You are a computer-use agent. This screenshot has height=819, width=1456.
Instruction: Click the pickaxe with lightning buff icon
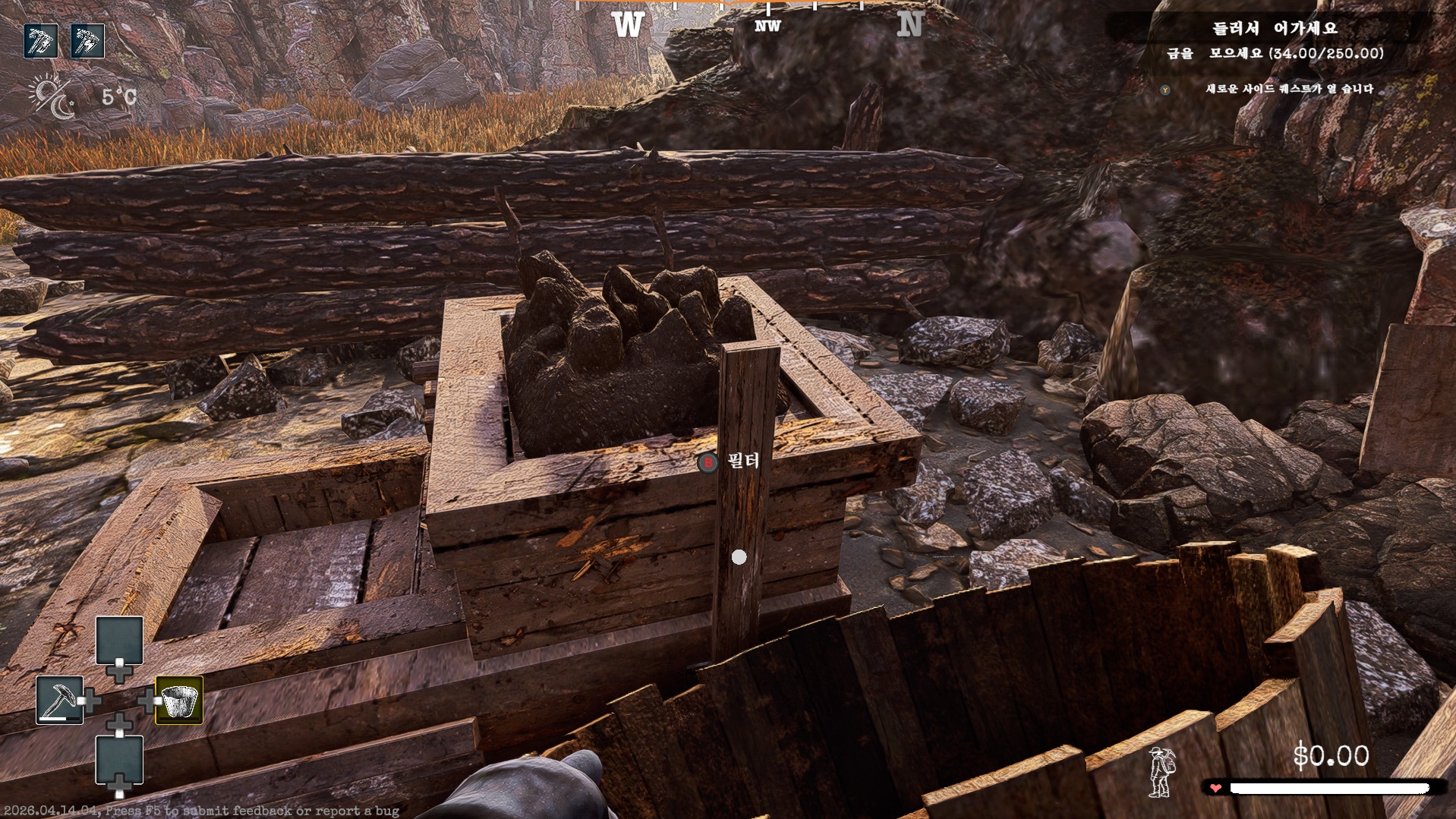click(x=88, y=41)
